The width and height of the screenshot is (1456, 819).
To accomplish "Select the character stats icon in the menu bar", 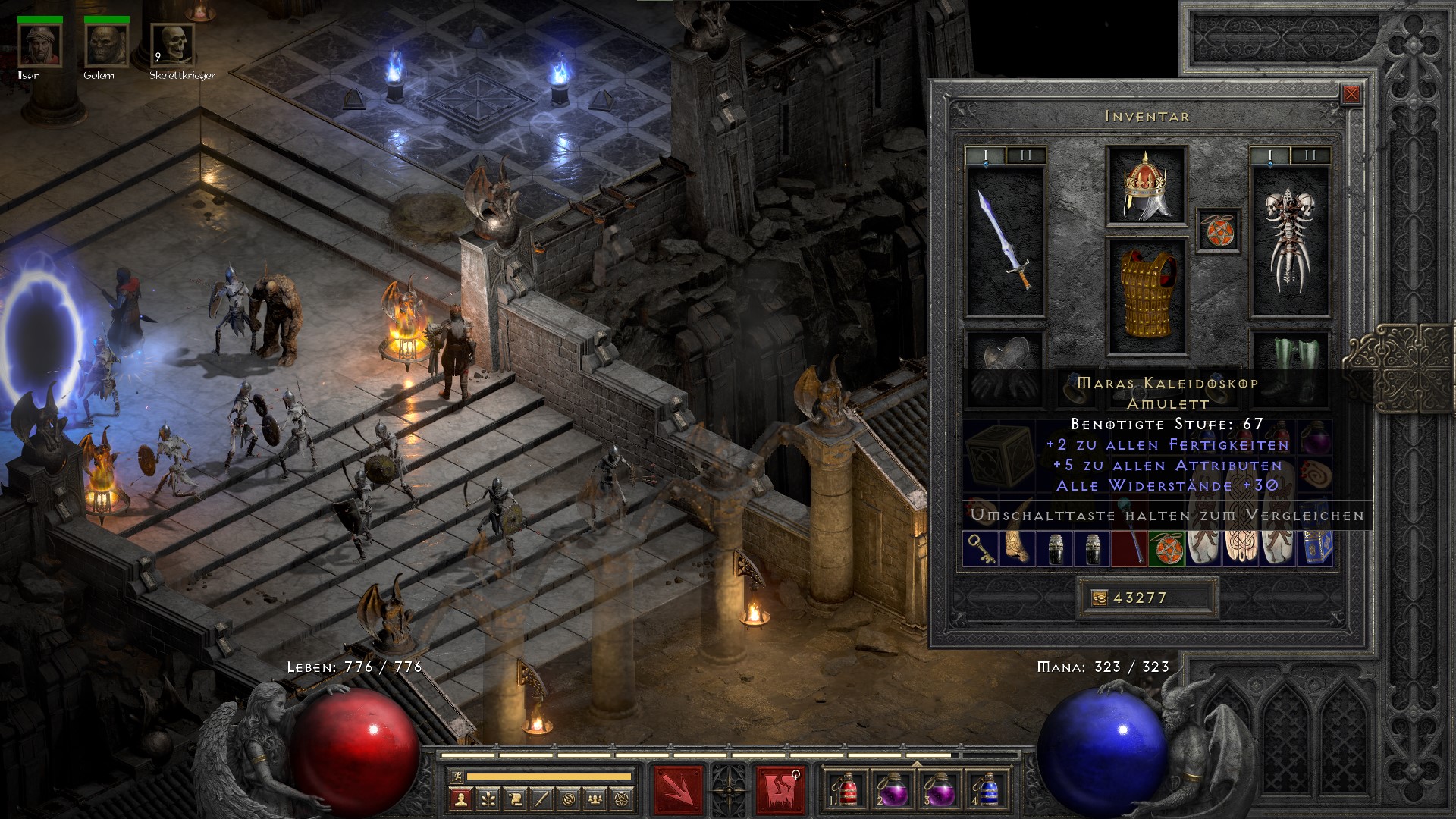I will click(461, 800).
